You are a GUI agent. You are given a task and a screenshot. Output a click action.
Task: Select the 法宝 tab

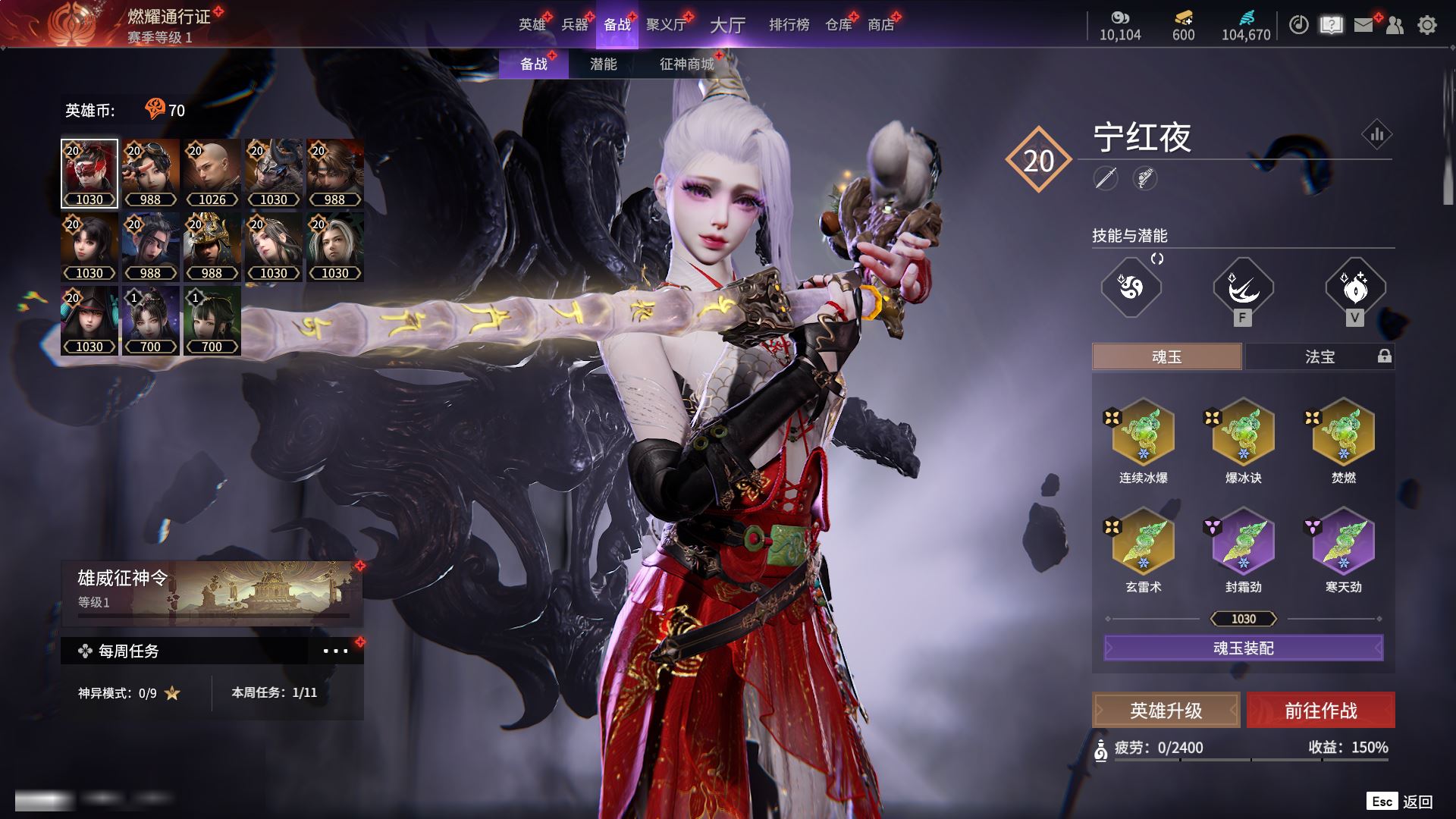pos(1319,356)
